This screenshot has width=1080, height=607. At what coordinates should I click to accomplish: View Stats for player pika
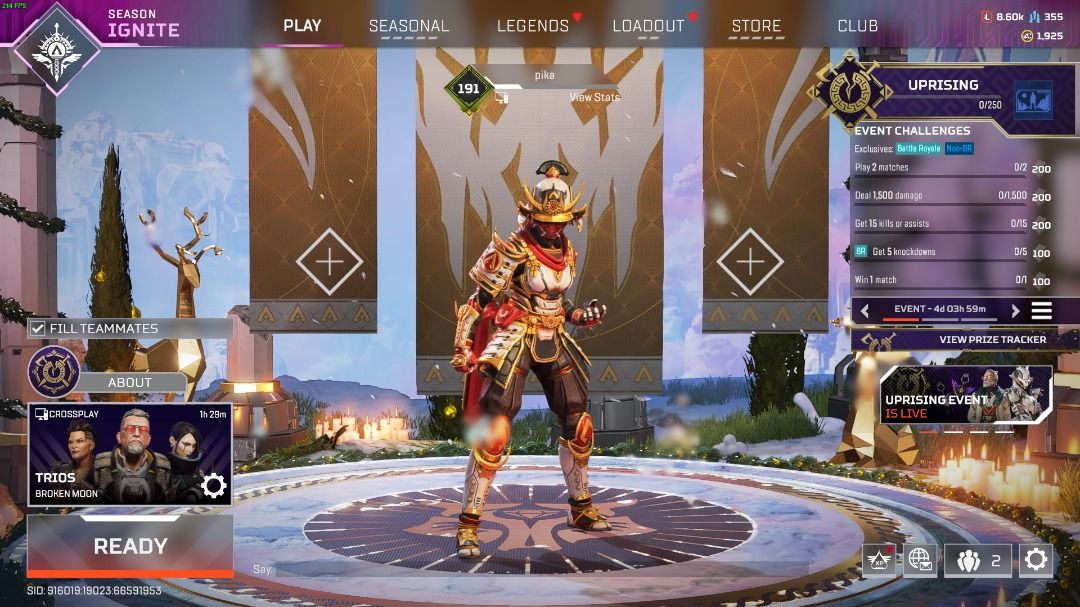pyautogui.click(x=594, y=97)
